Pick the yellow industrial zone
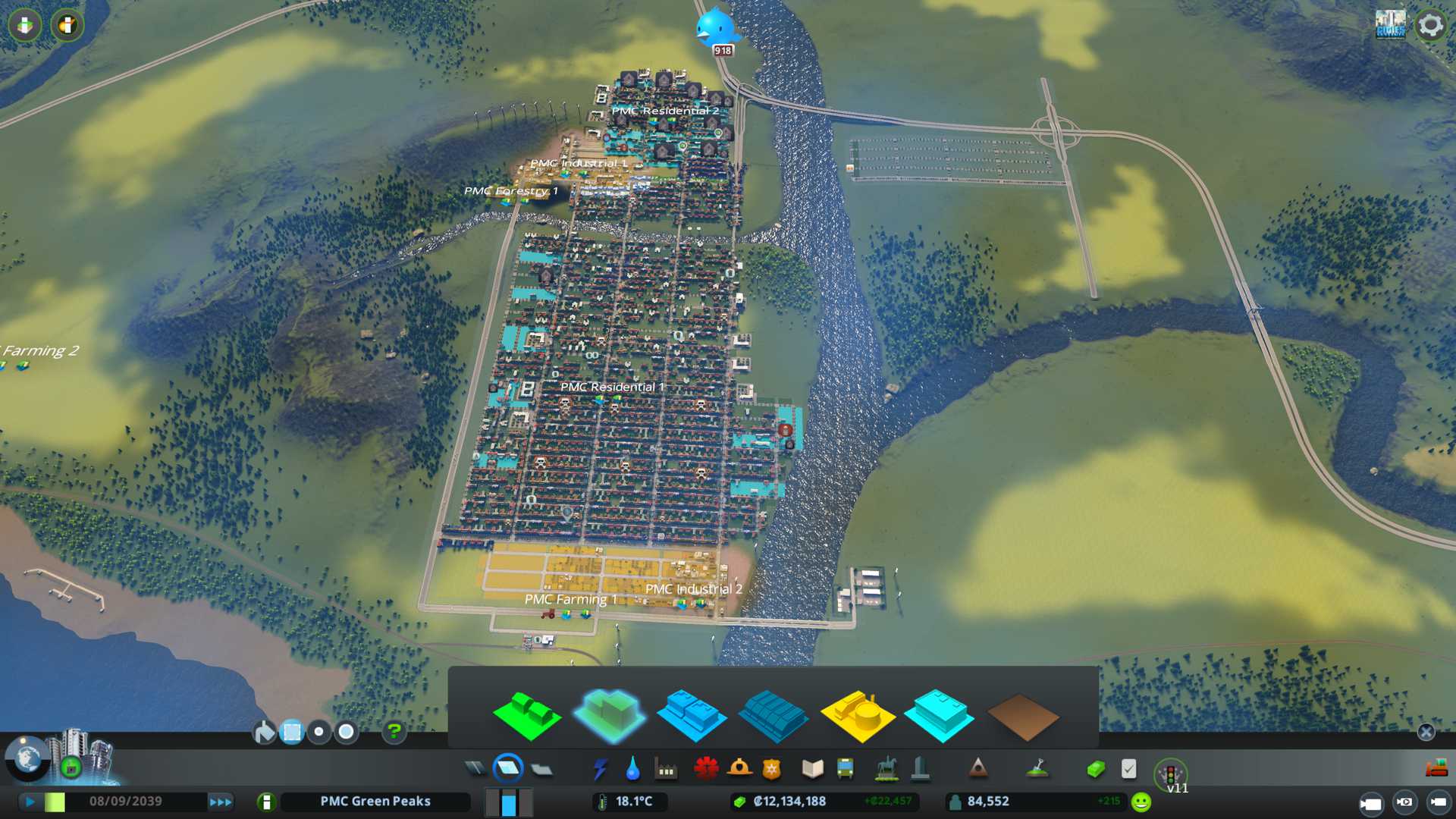1456x819 pixels. coord(857,715)
